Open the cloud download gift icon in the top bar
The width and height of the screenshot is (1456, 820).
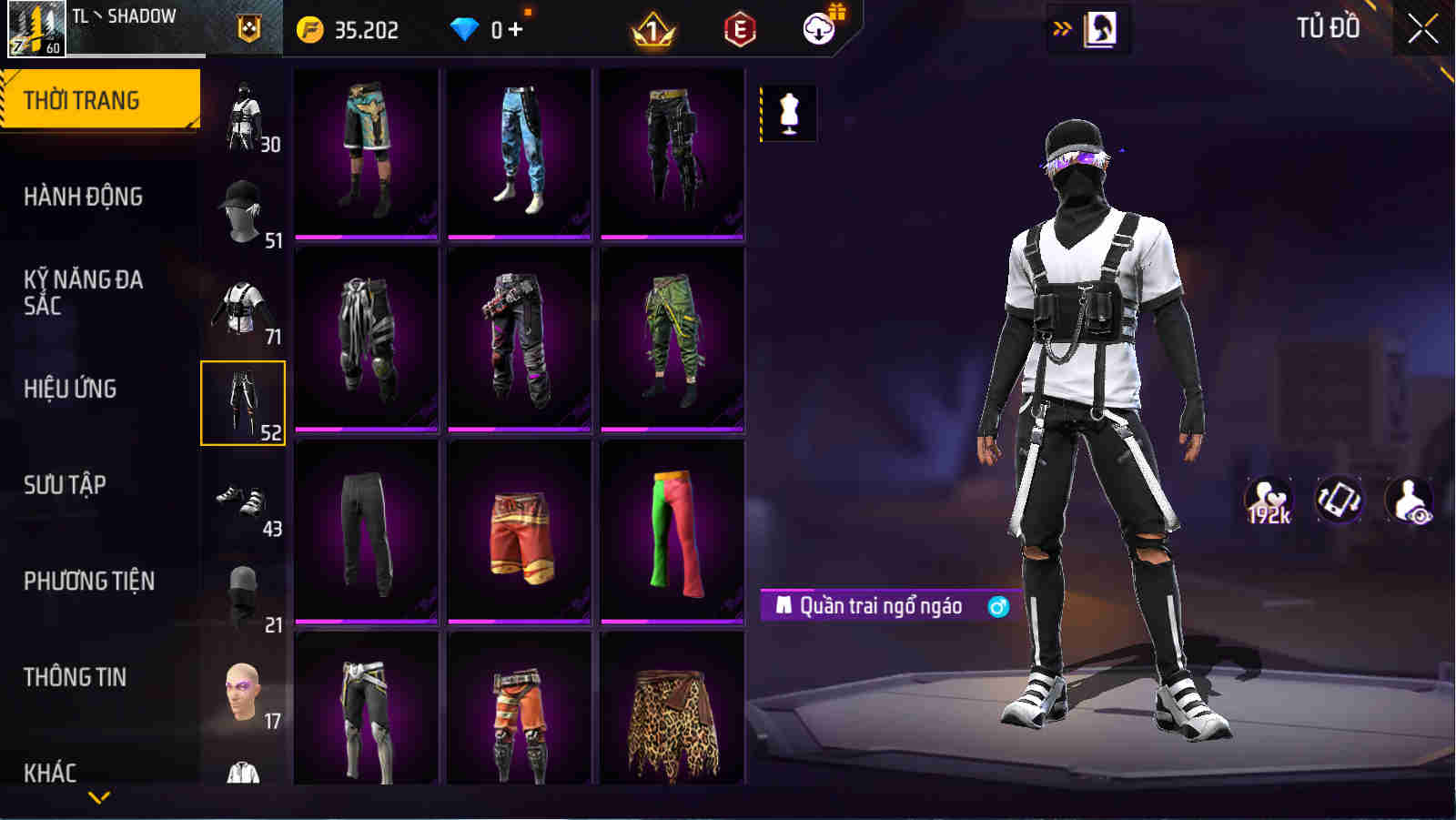[x=818, y=27]
